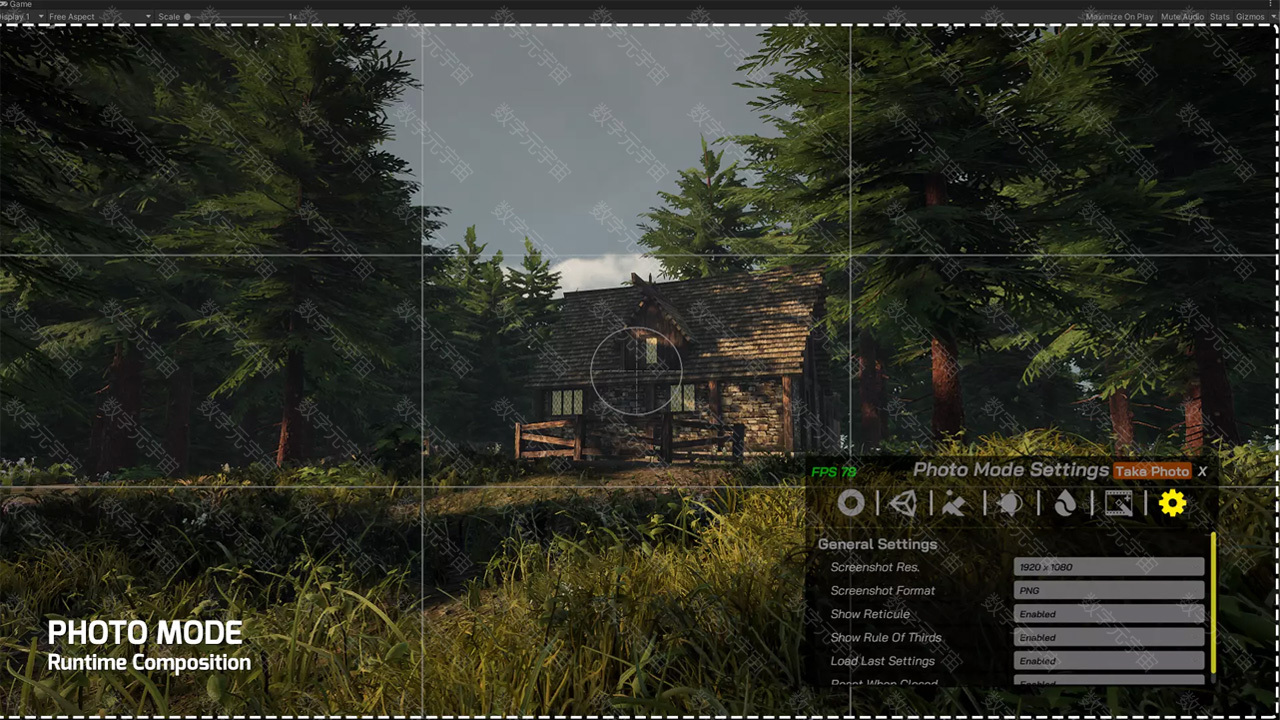Screen dimensions: 1280x720
Task: Select the yellow gear general settings tab
Action: [1172, 503]
